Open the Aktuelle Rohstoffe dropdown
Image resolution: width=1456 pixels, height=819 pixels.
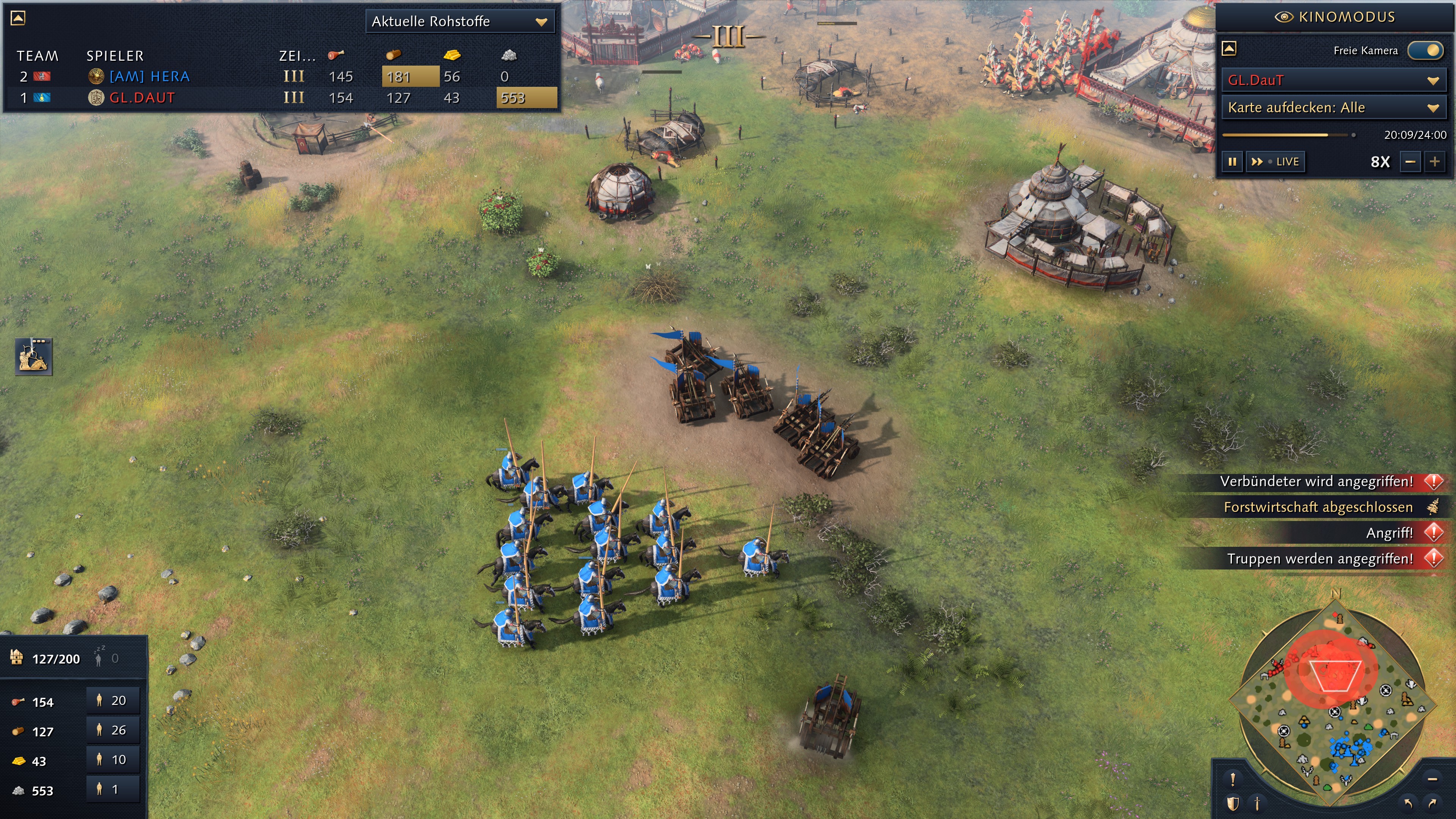click(459, 22)
